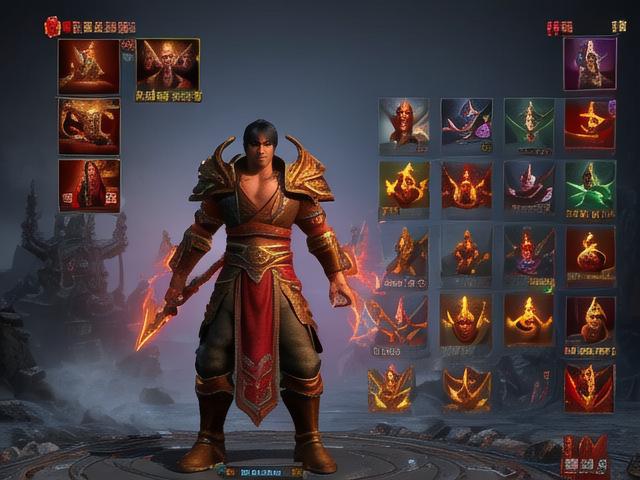640x480 pixels.
Task: Select the red-hooded woman thumbnail
Action: [89, 184]
